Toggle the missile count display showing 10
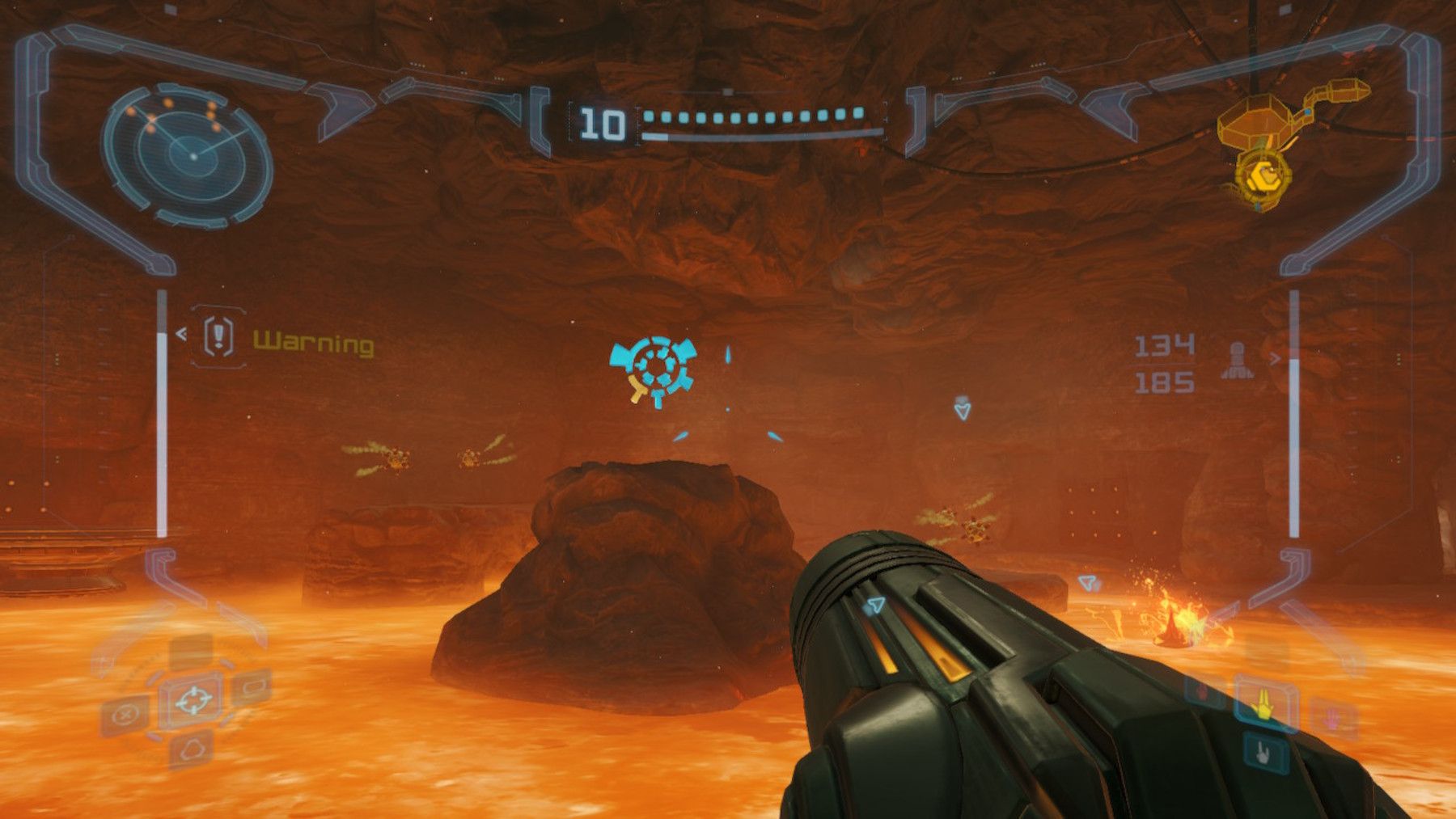Viewport: 1456px width, 819px height. 603,121
